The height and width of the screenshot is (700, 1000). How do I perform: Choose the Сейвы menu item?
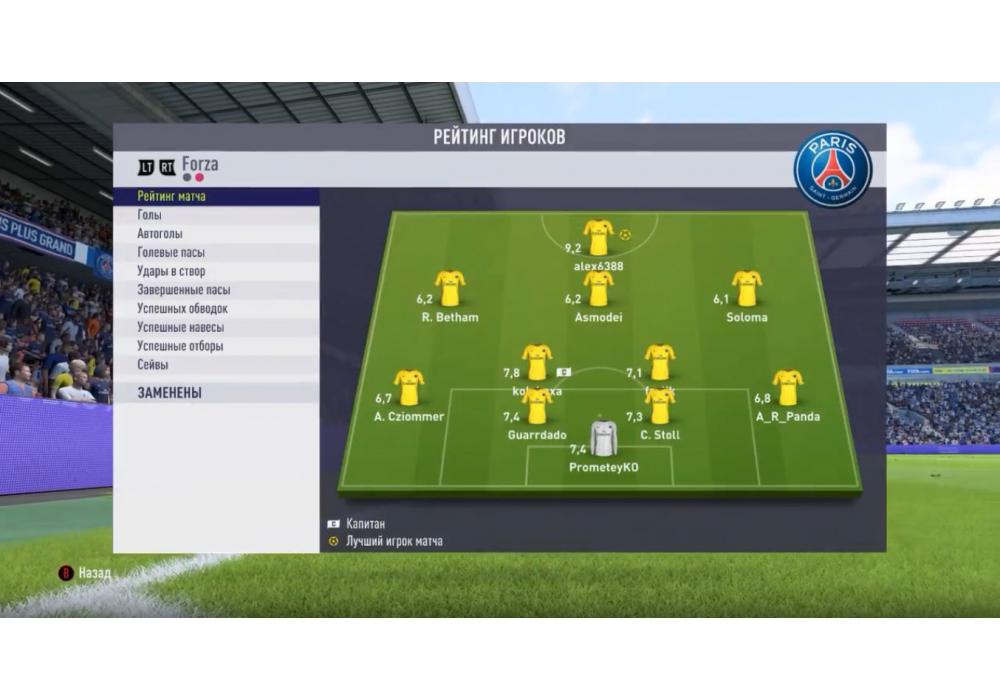[x=153, y=365]
